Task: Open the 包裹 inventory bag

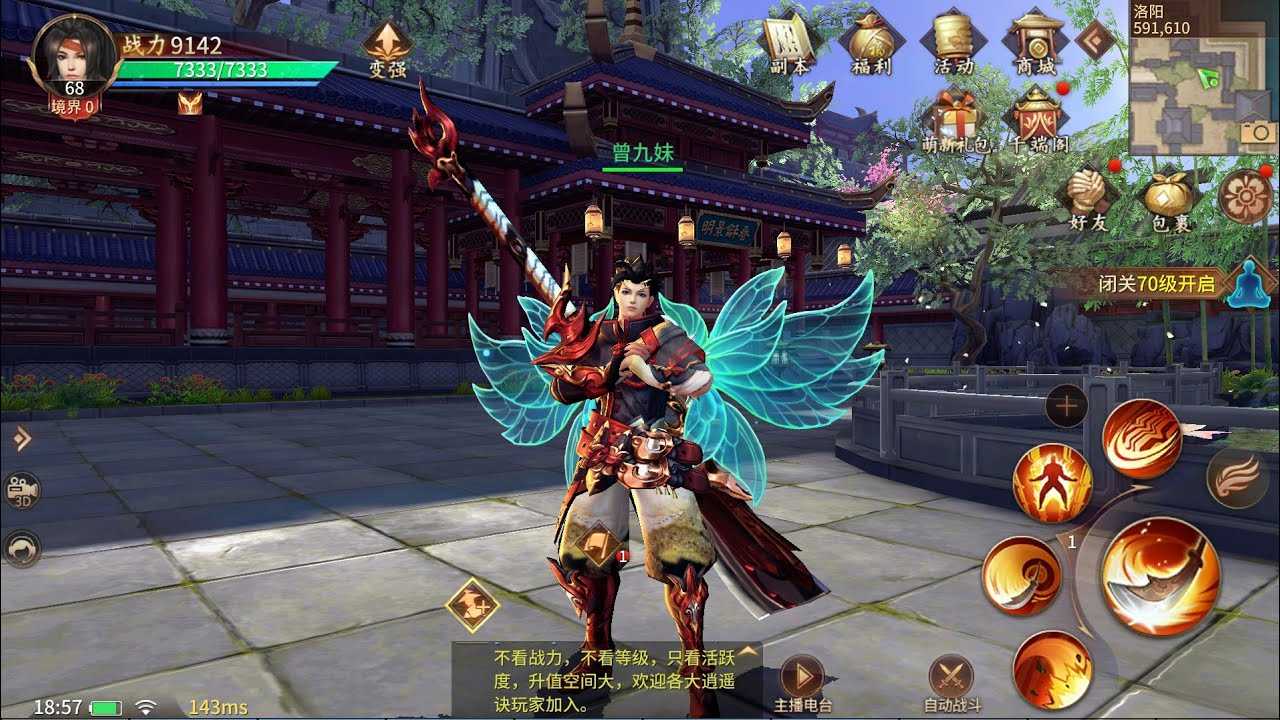Action: pyautogui.click(x=1169, y=198)
